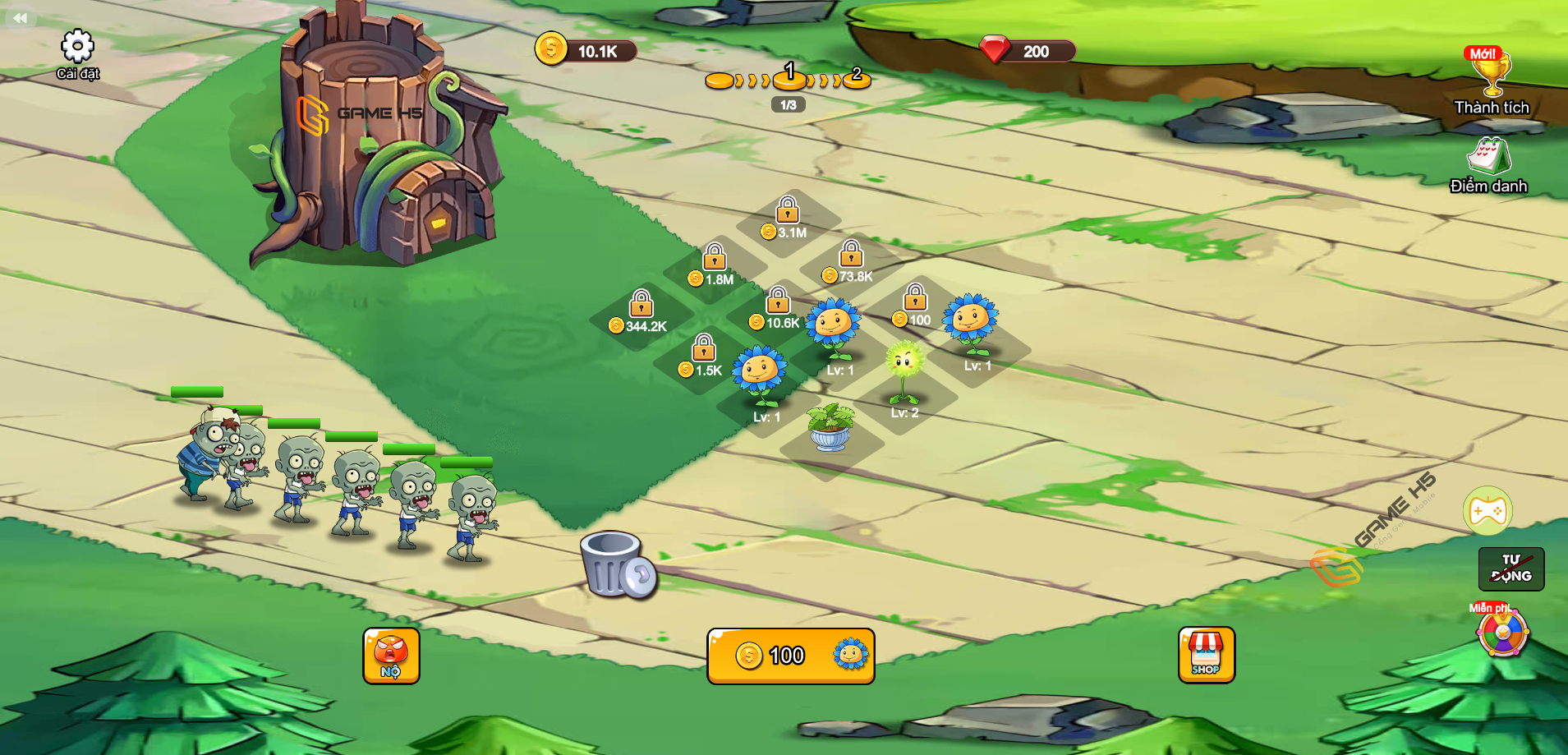The height and width of the screenshot is (755, 1568).
Task: Open the Shop
Action: (x=1206, y=655)
